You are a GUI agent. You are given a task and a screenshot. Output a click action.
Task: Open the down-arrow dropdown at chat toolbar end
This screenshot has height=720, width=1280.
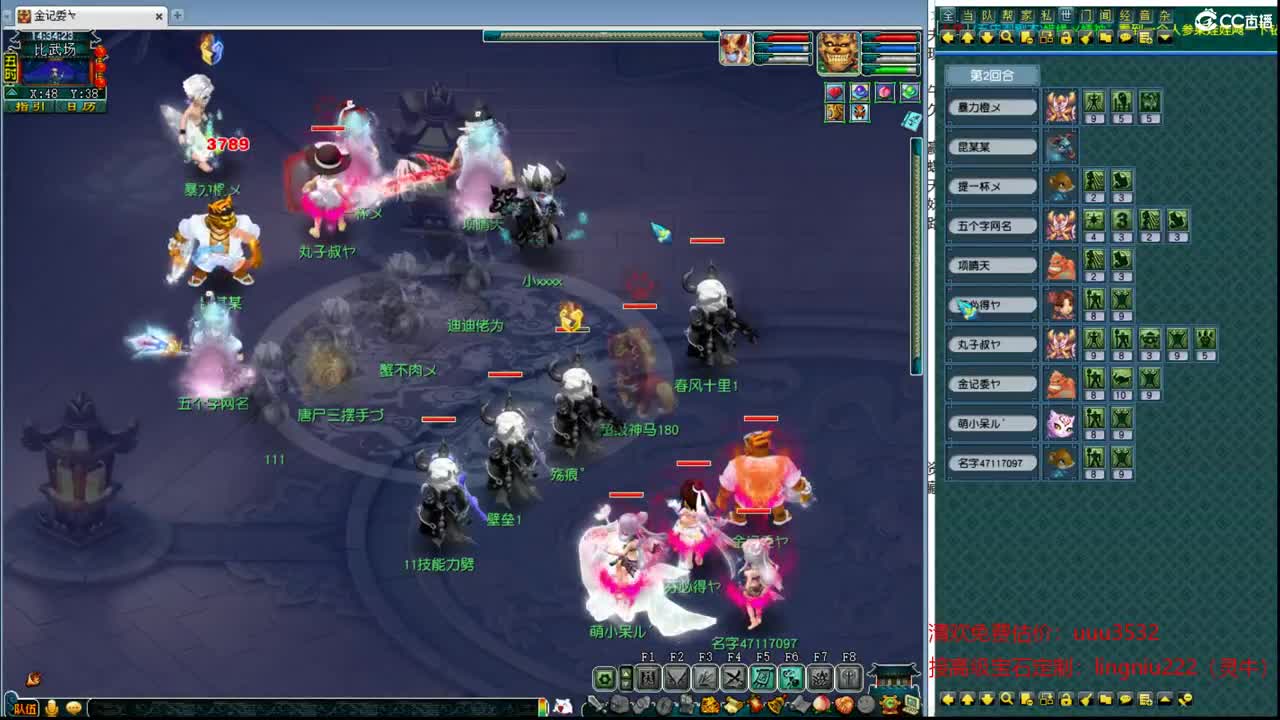[x=1162, y=37]
